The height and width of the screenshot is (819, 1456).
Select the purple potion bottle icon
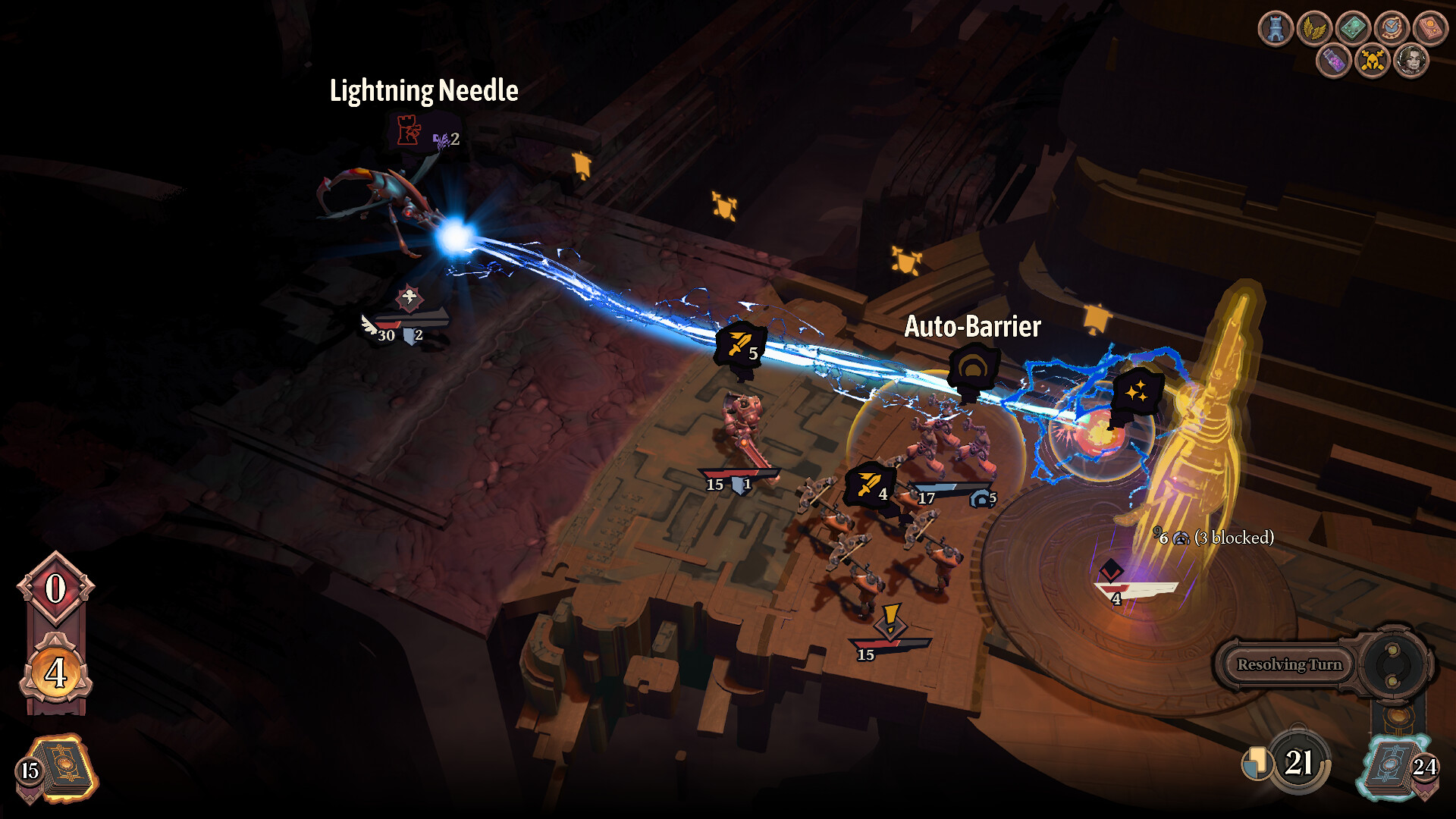point(1333,61)
